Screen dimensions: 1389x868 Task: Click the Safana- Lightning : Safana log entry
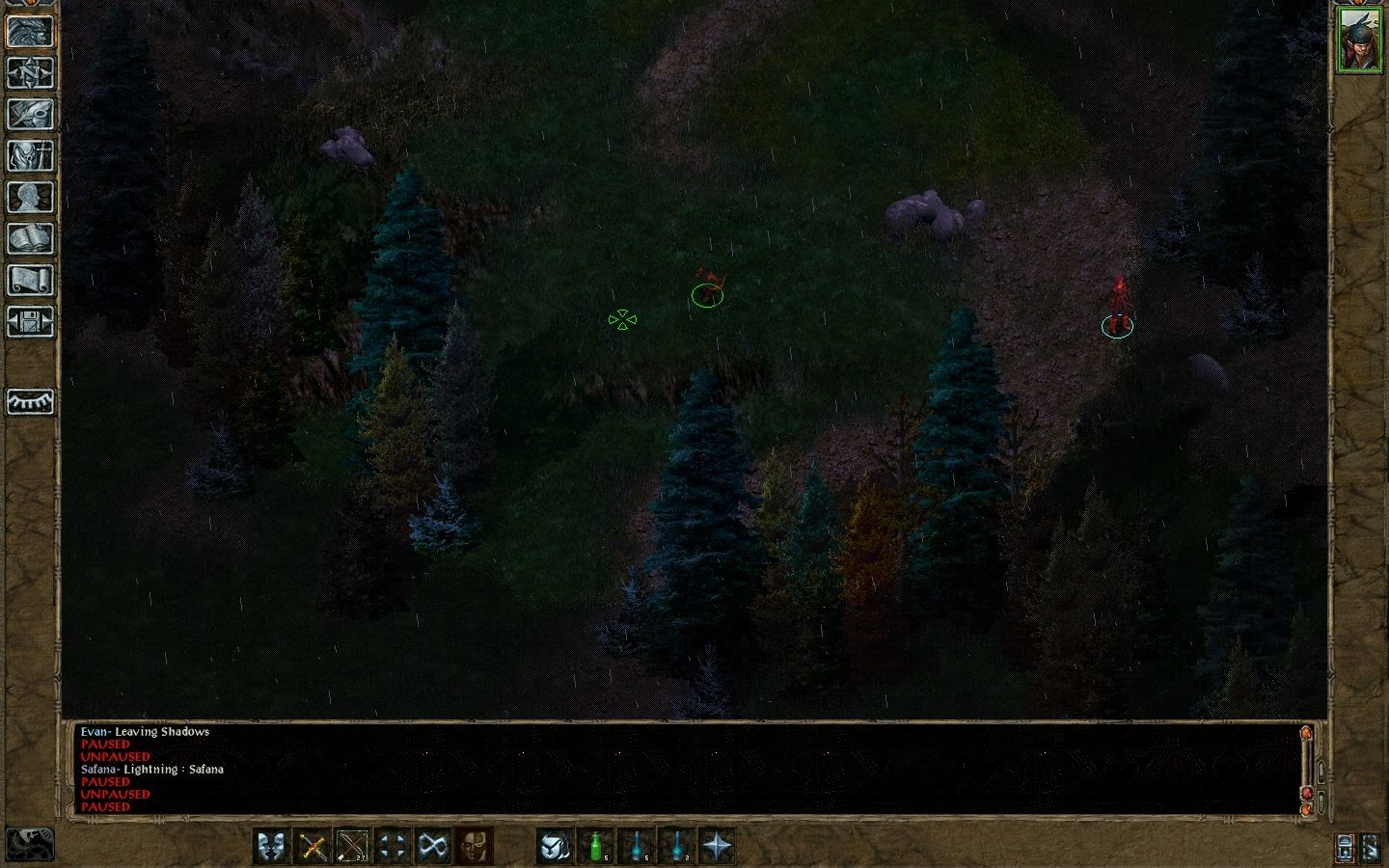[x=152, y=770]
